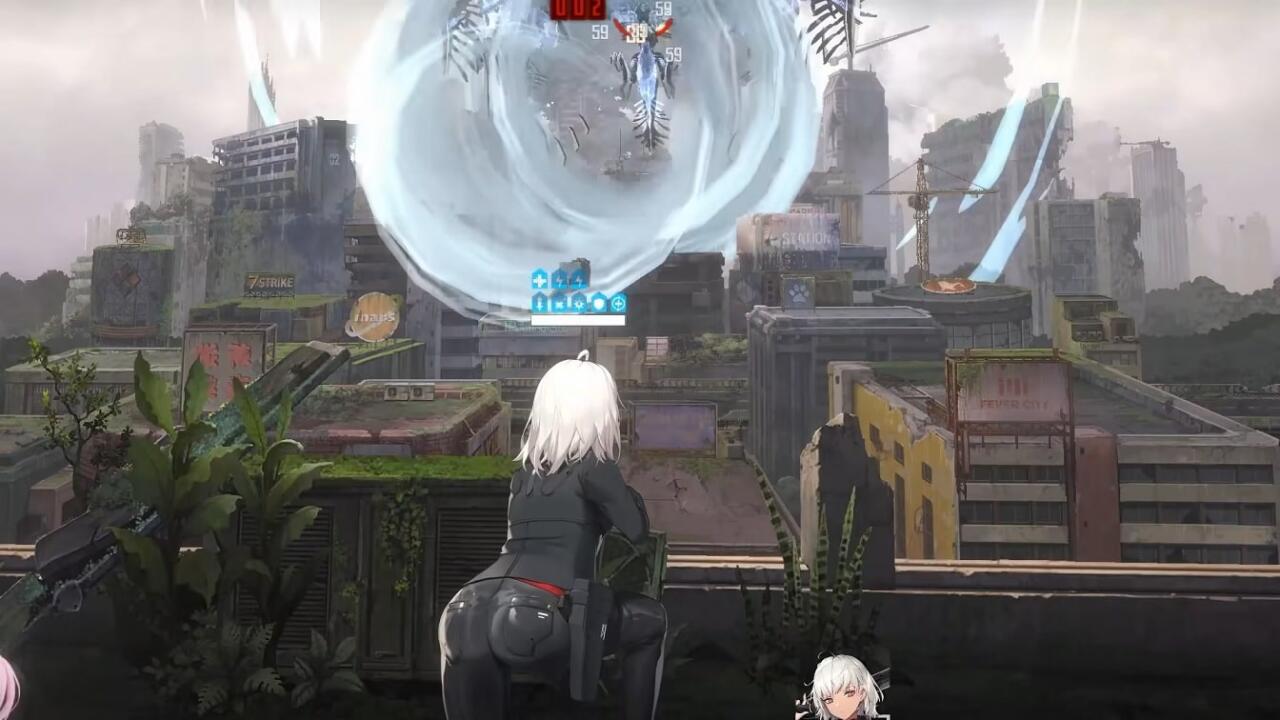This screenshot has width=1280, height=720.
Task: Click the white progress bar below the buff icons
Action: [x=577, y=320]
